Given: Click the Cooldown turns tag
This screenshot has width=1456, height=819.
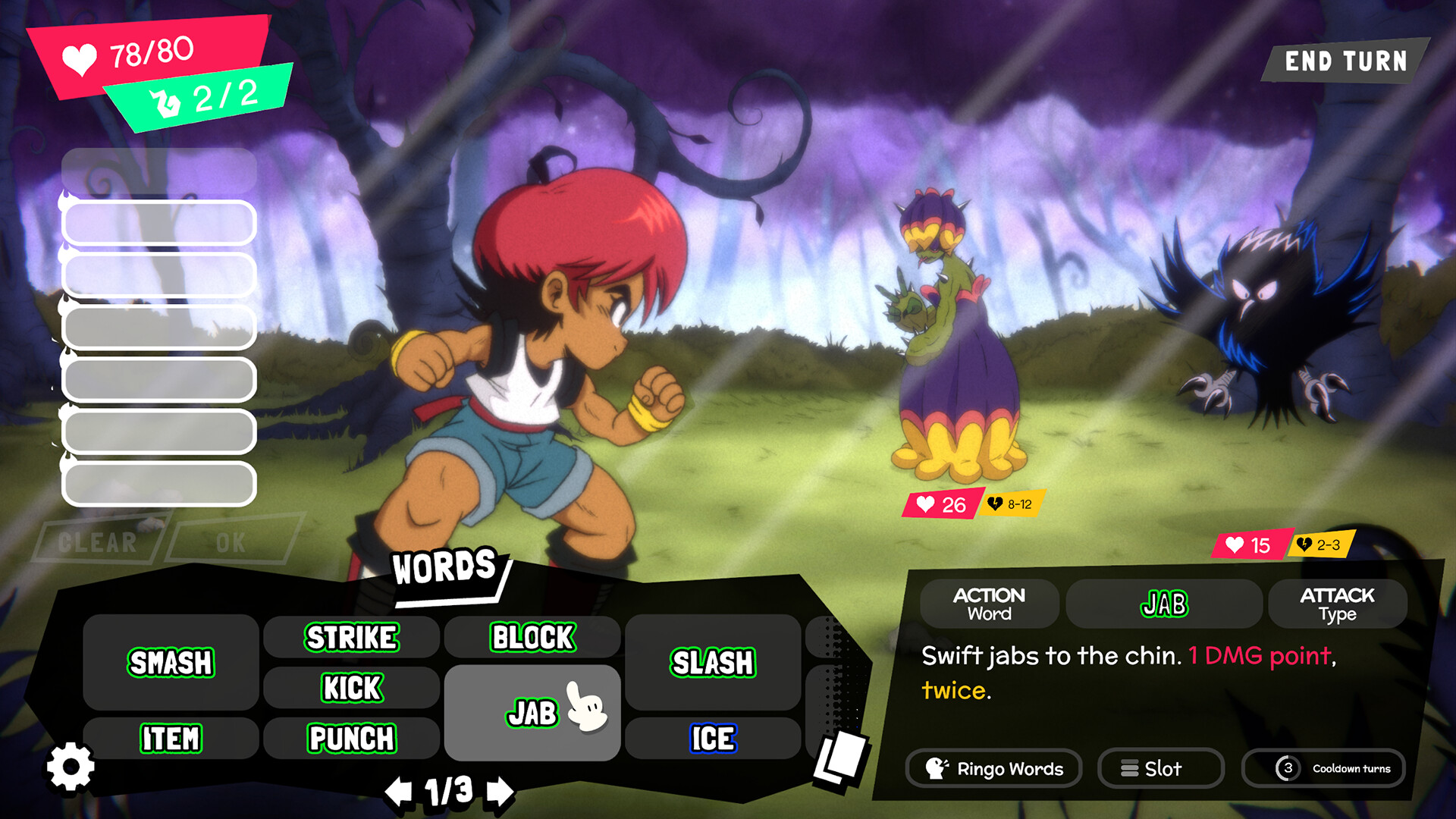Looking at the screenshot, I should point(1323,768).
